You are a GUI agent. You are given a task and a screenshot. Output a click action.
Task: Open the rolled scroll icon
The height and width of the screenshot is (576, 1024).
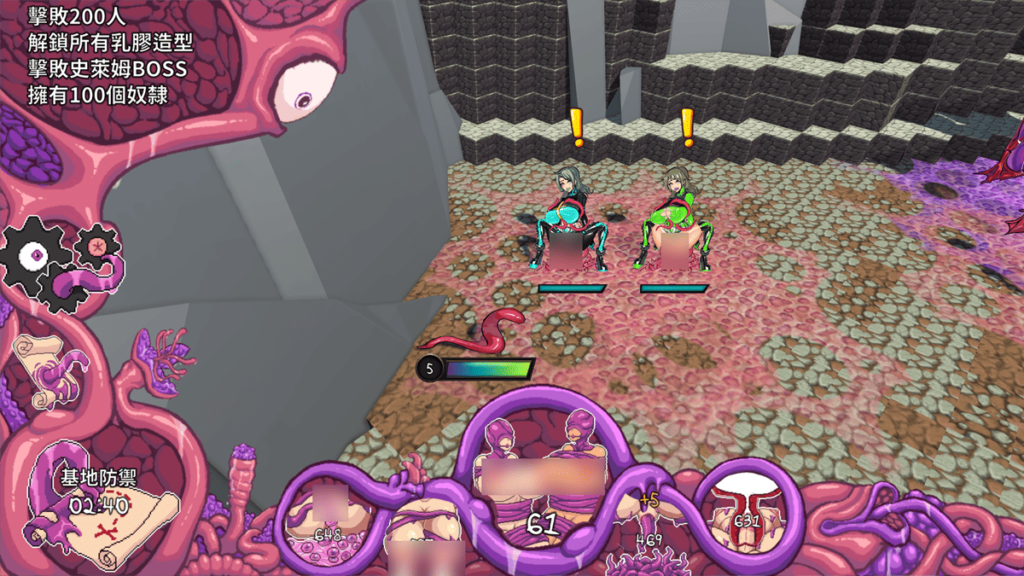42,370
